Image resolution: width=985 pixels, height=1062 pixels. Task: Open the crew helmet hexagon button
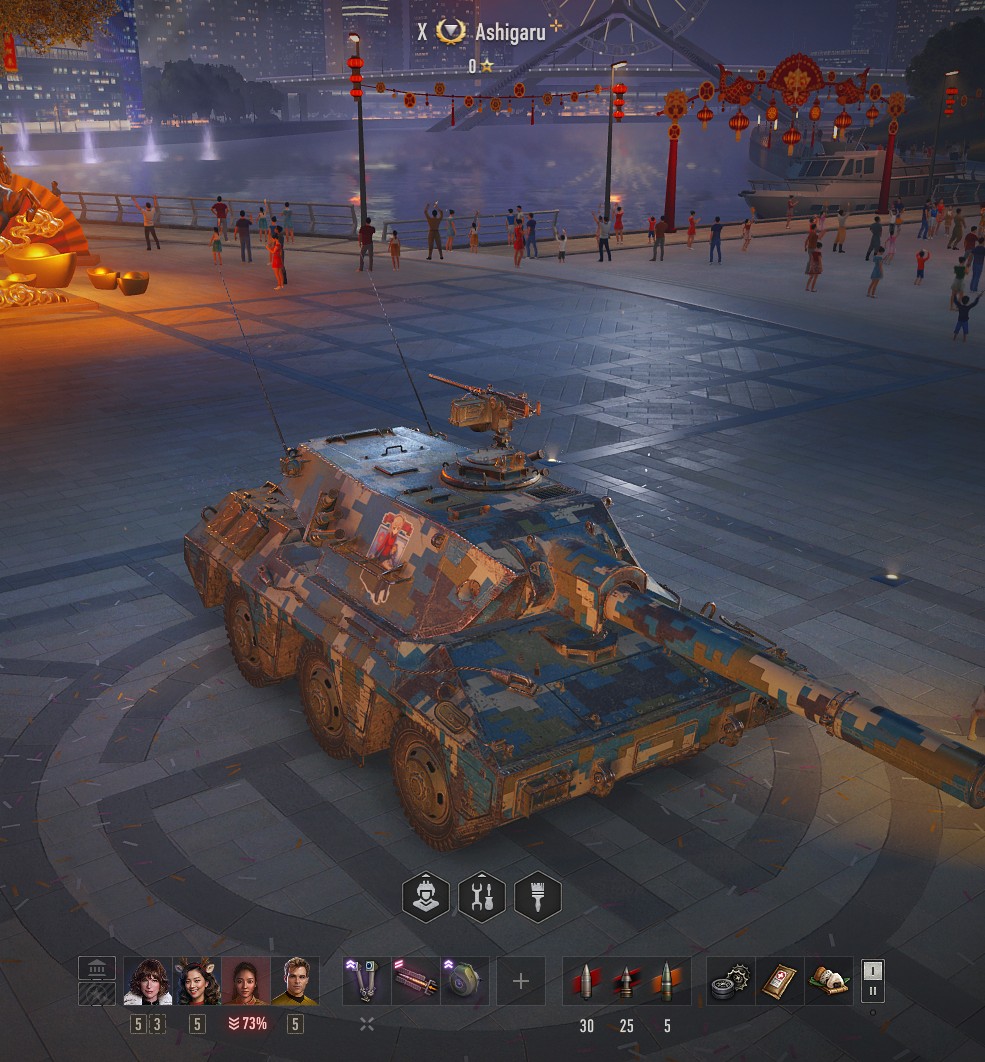tap(426, 896)
